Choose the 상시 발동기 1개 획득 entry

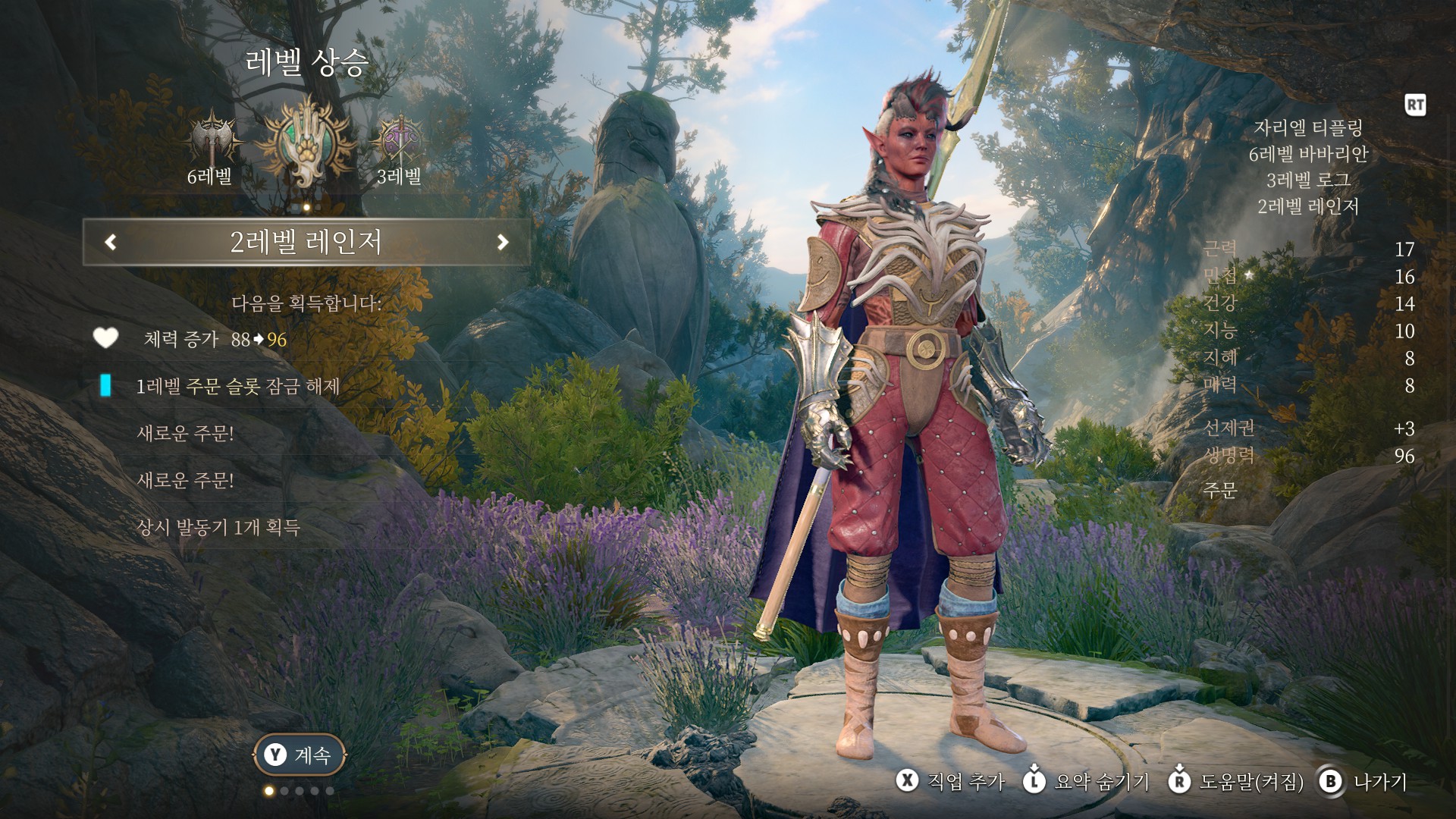point(218,528)
